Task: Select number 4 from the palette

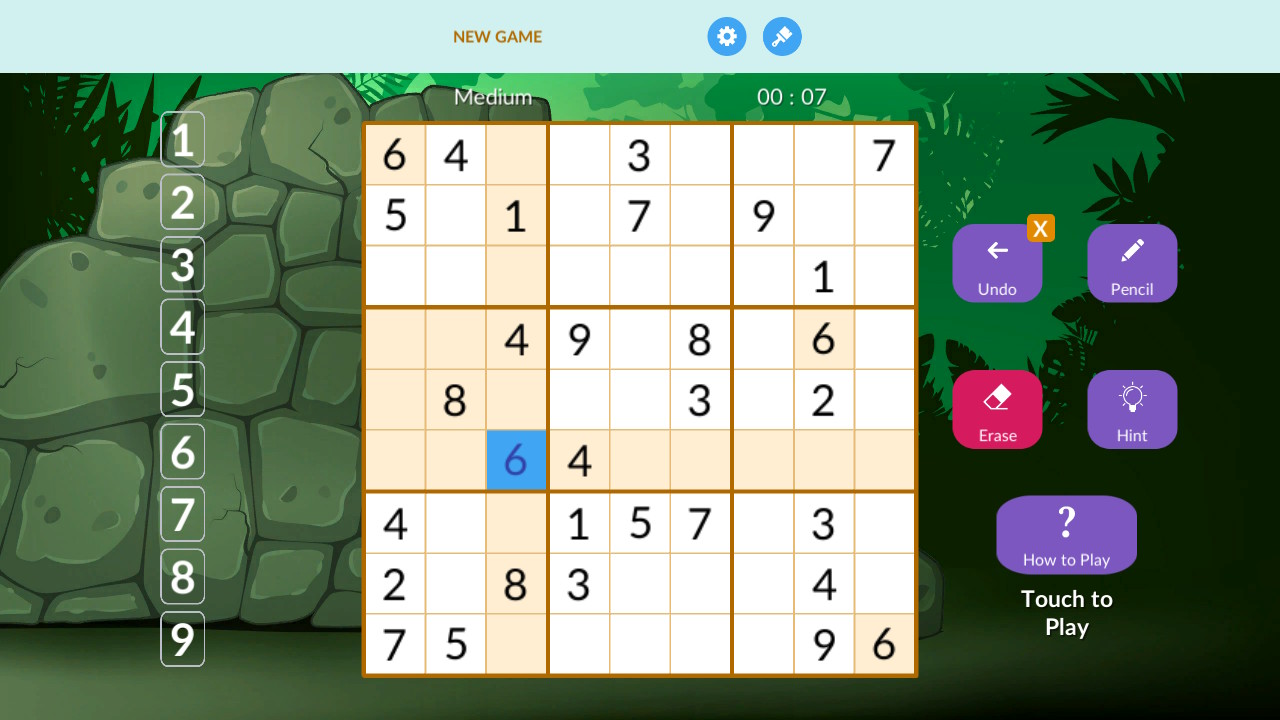Action: pos(182,327)
